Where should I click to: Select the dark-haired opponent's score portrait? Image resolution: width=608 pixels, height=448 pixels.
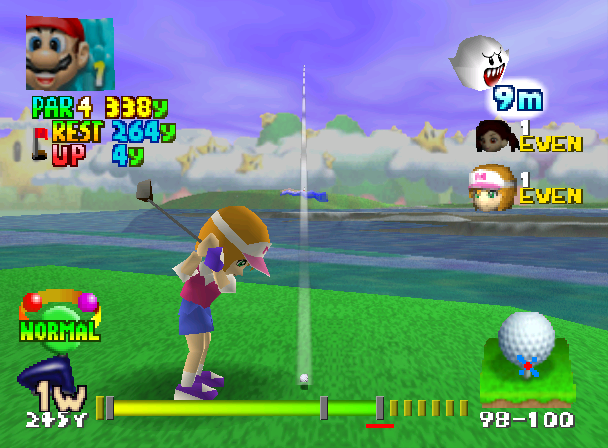coord(495,136)
